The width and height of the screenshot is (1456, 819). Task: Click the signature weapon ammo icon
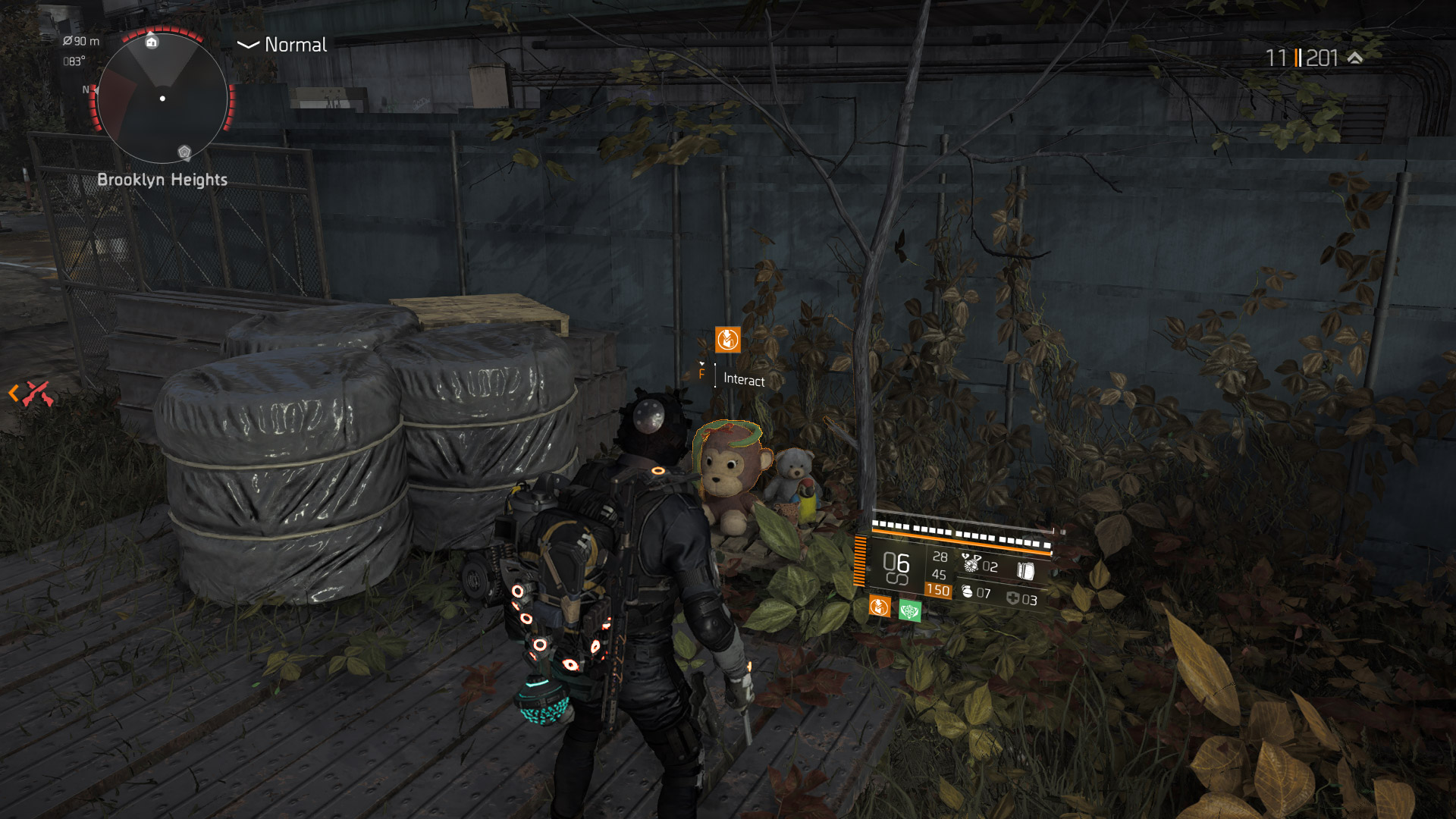[971, 563]
